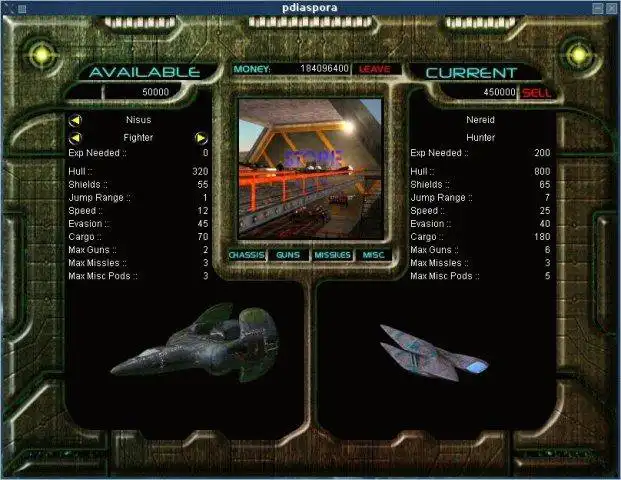
Task: Open the Guns category
Action: 288,255
